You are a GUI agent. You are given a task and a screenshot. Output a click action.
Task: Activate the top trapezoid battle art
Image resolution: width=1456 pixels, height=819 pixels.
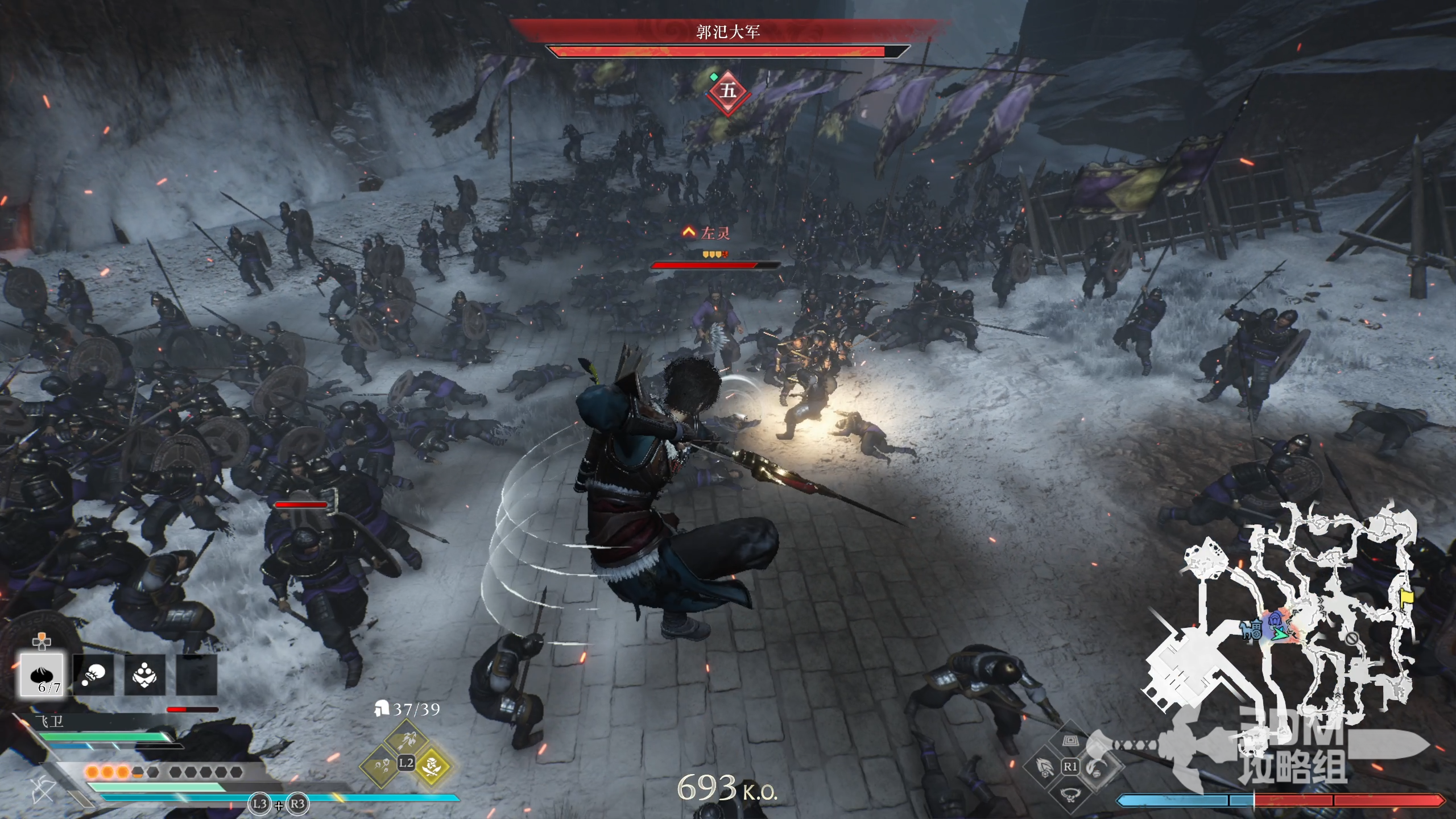(x=1070, y=740)
